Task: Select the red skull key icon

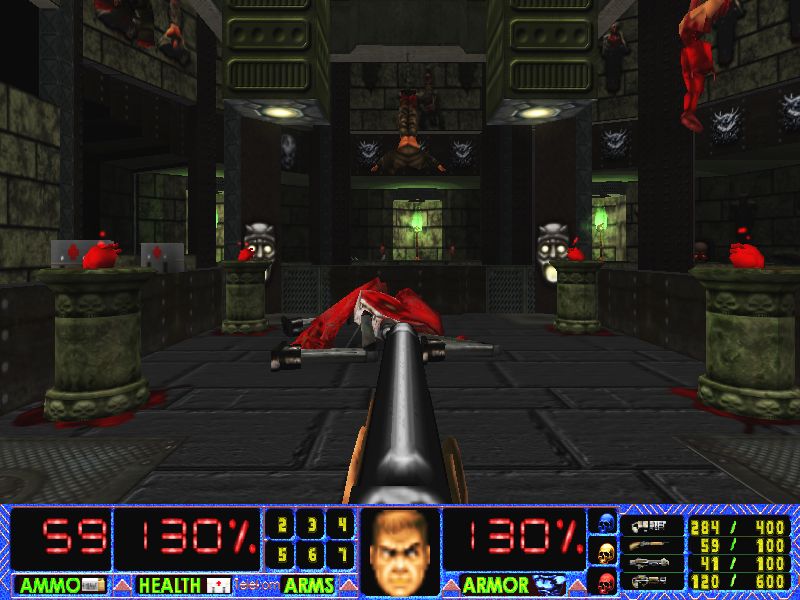Action: tap(605, 580)
